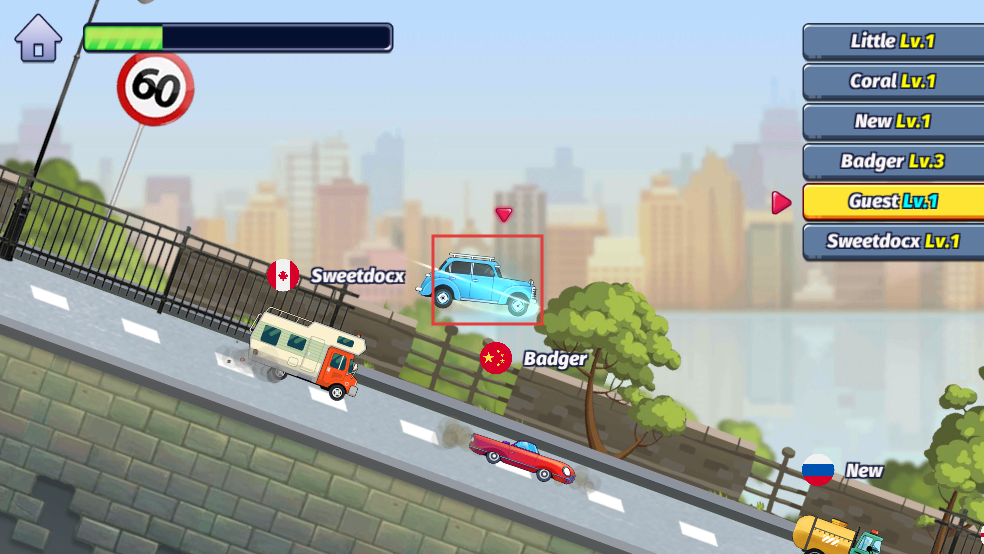The width and height of the screenshot is (984, 554).
Task: Select Sweetdocx Lv.1 leaderboard row
Action: click(892, 241)
